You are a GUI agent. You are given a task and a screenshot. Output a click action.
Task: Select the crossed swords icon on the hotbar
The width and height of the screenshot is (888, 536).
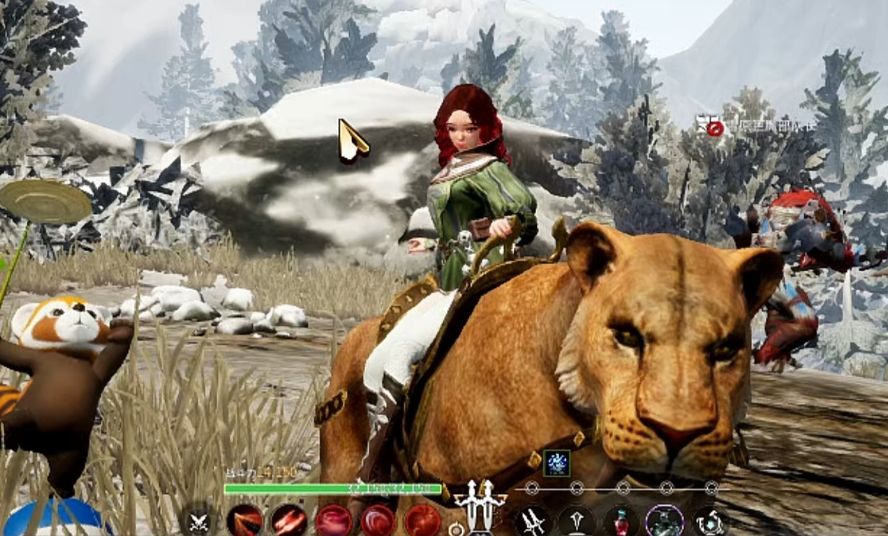200,521
